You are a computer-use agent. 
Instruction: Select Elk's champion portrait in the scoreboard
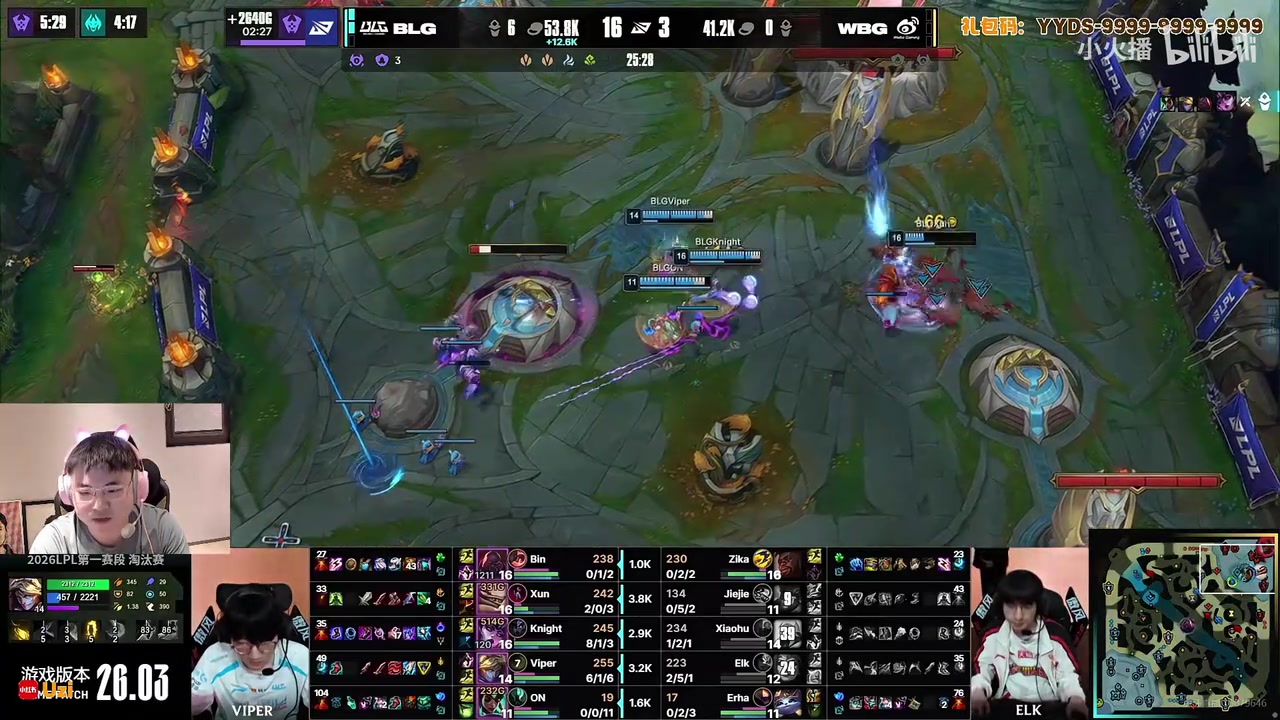point(787,667)
